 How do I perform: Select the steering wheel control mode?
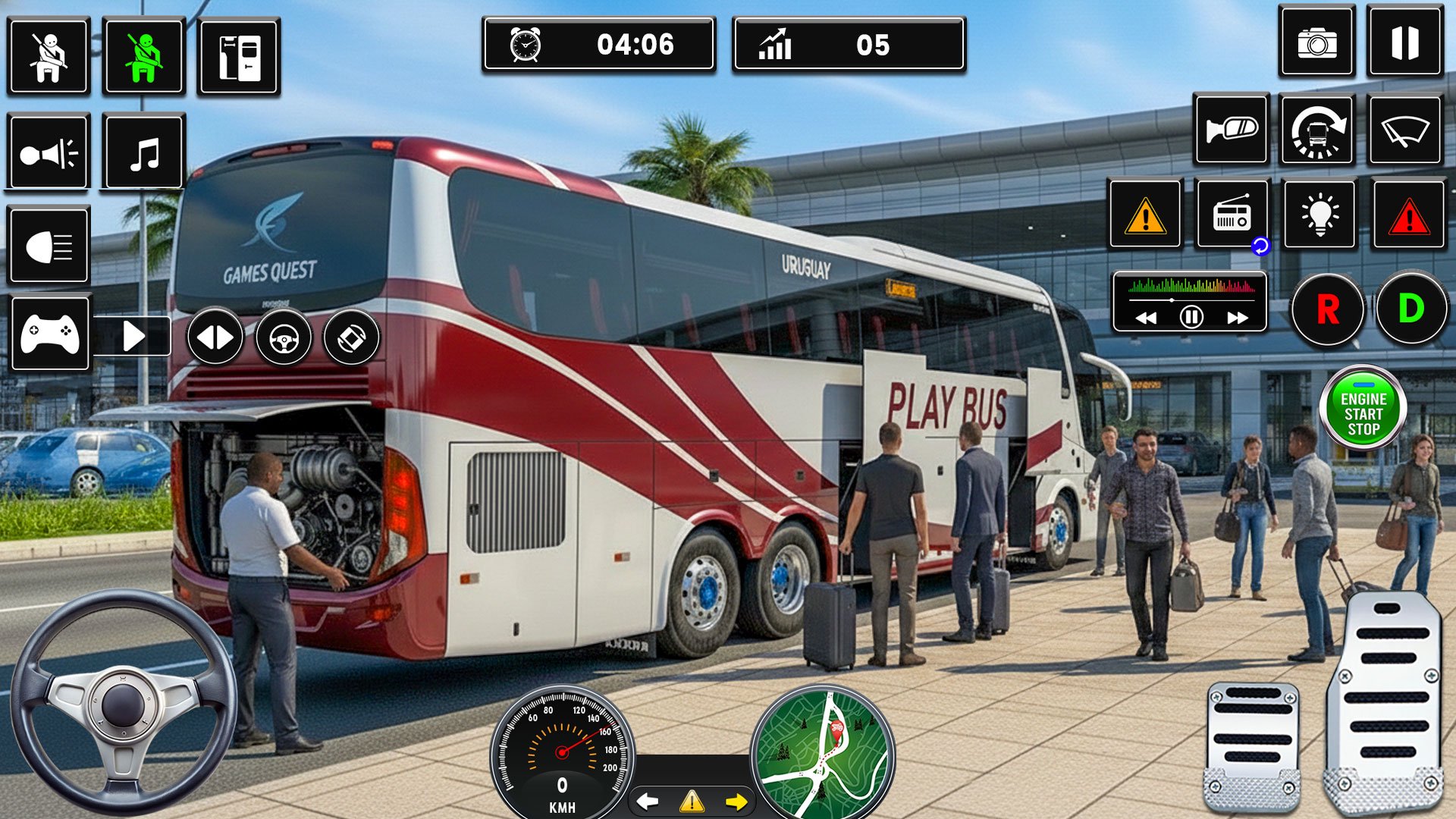point(284,337)
